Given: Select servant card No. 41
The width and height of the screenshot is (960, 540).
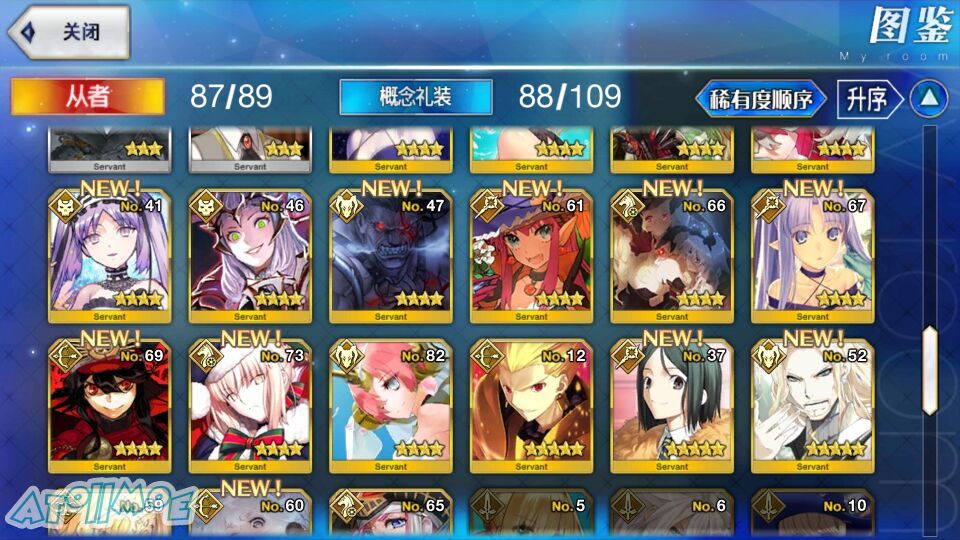Looking at the screenshot, I should click(110, 257).
